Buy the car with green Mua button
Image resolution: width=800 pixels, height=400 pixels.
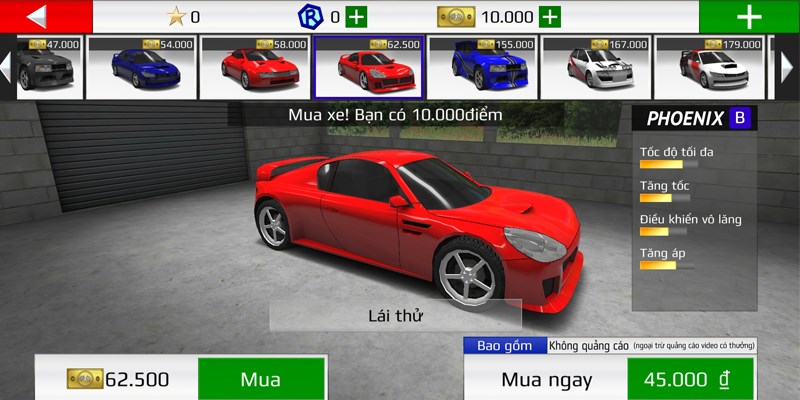(260, 379)
